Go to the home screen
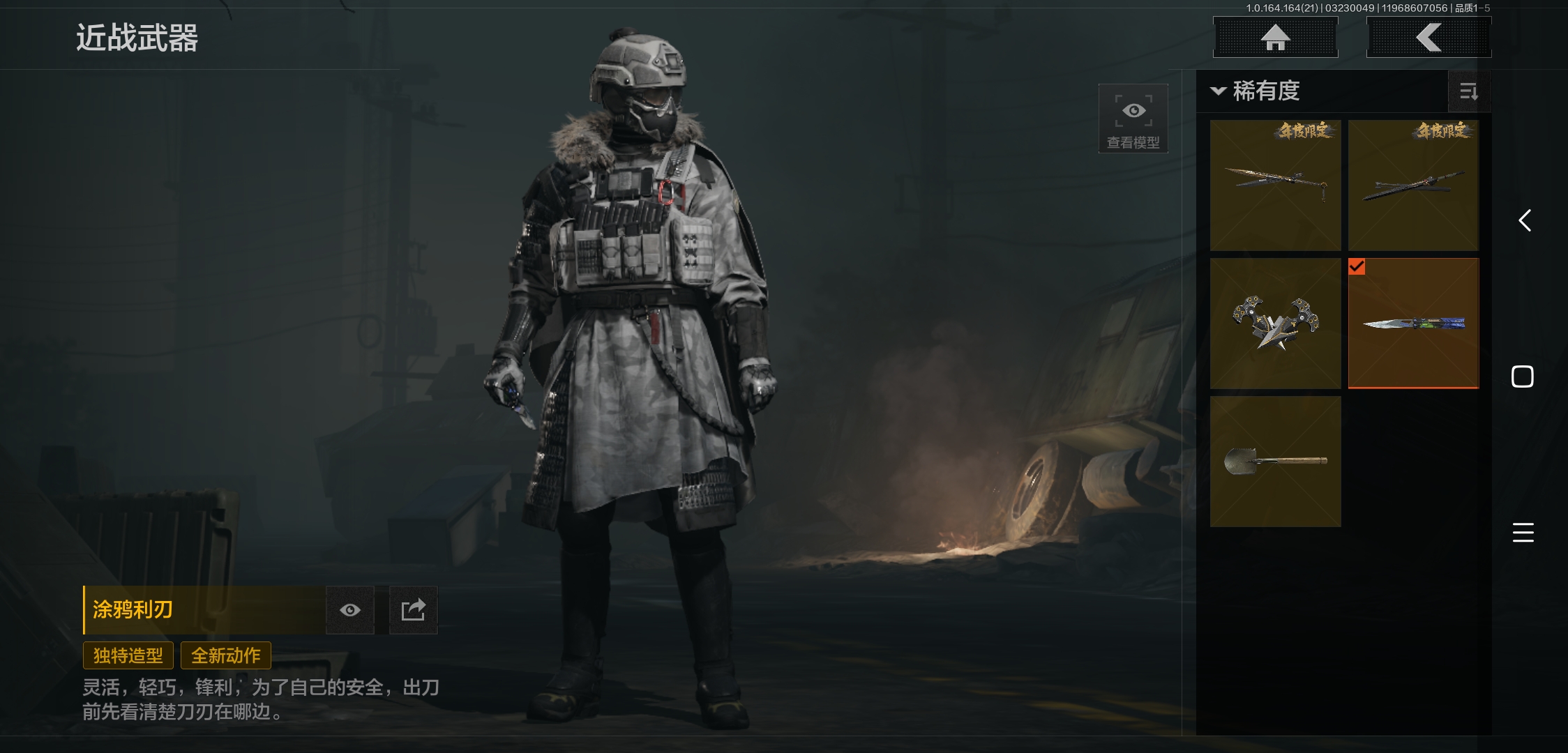Screen dimensions: 1568x753 pos(1275,38)
